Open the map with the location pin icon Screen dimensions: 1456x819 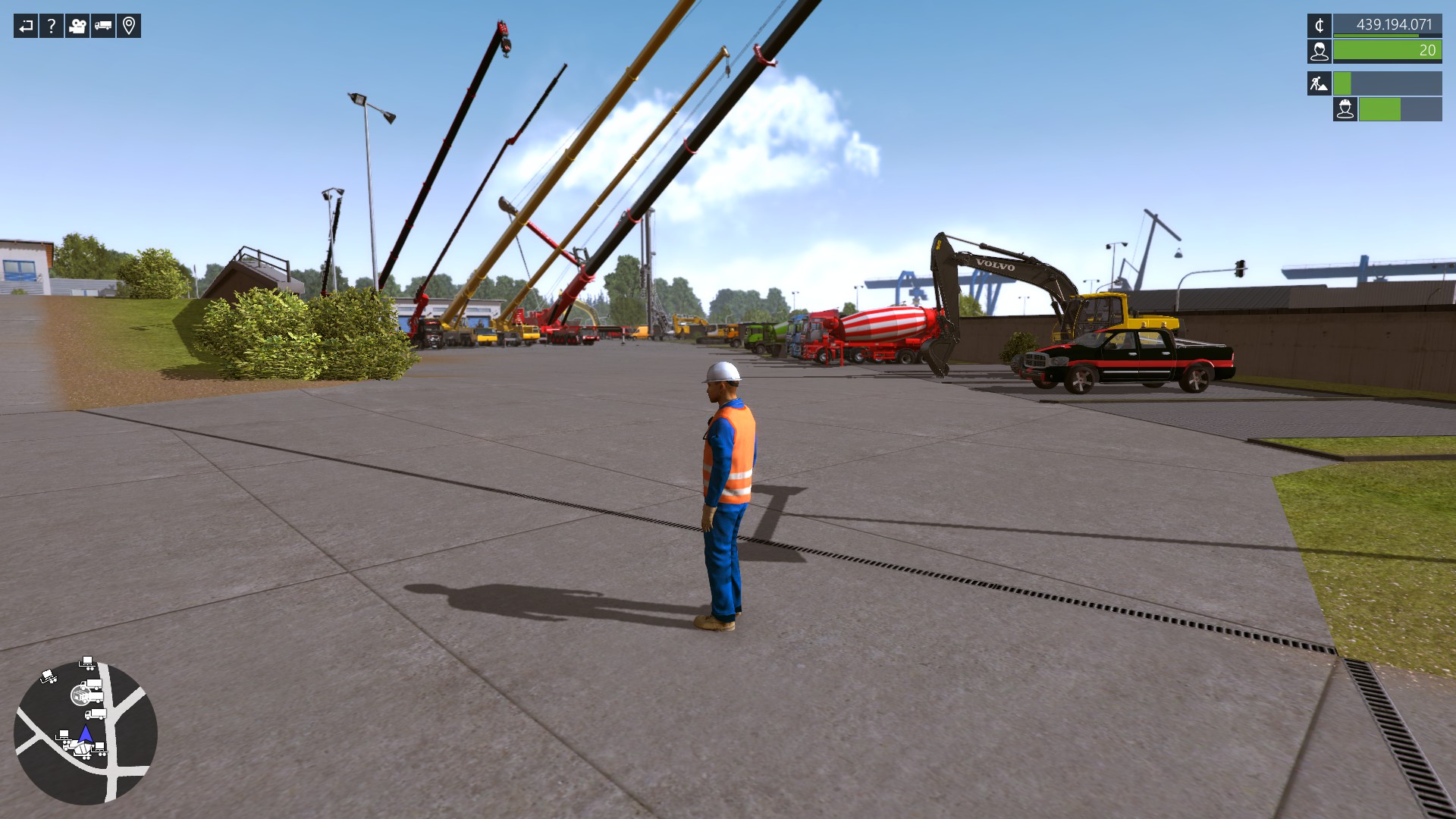[x=129, y=26]
